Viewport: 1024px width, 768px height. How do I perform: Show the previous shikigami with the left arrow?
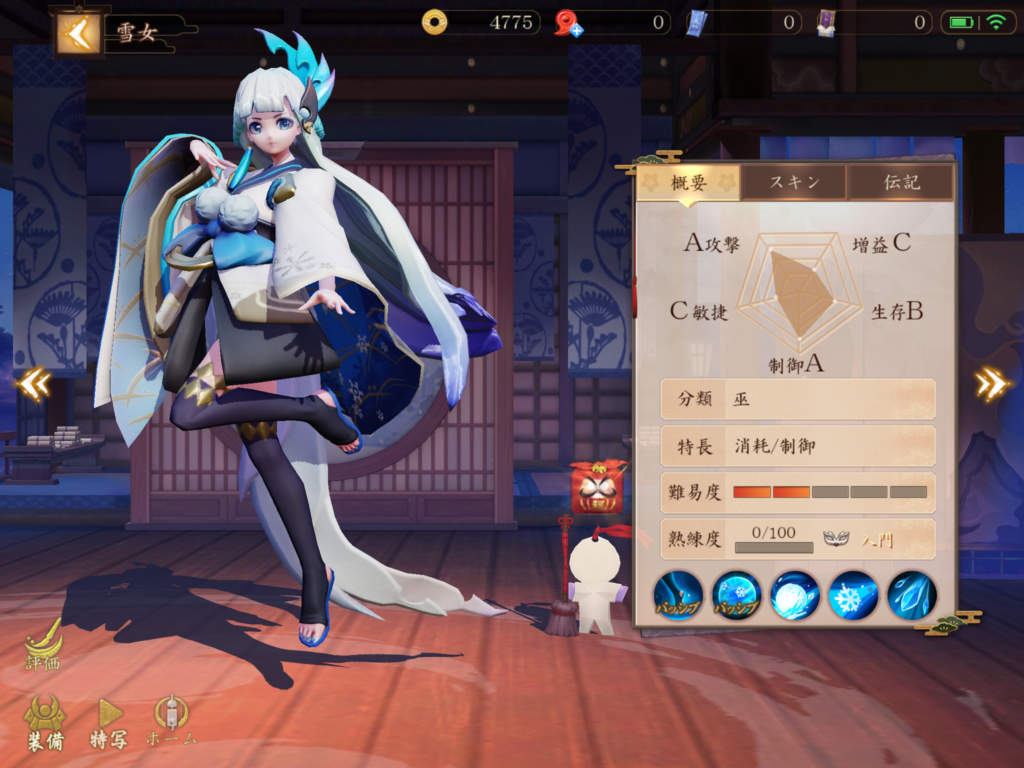(34, 384)
